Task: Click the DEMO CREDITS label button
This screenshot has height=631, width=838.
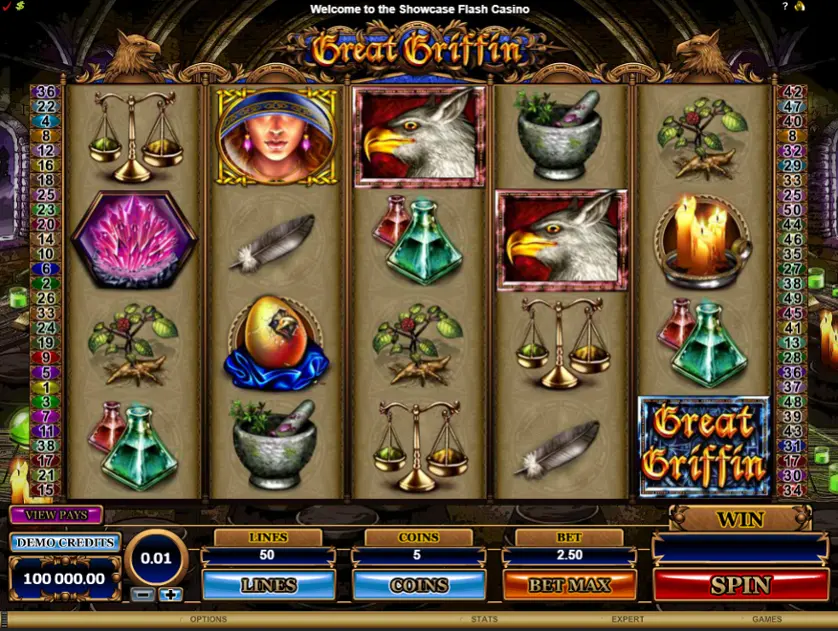Action: tap(65, 542)
